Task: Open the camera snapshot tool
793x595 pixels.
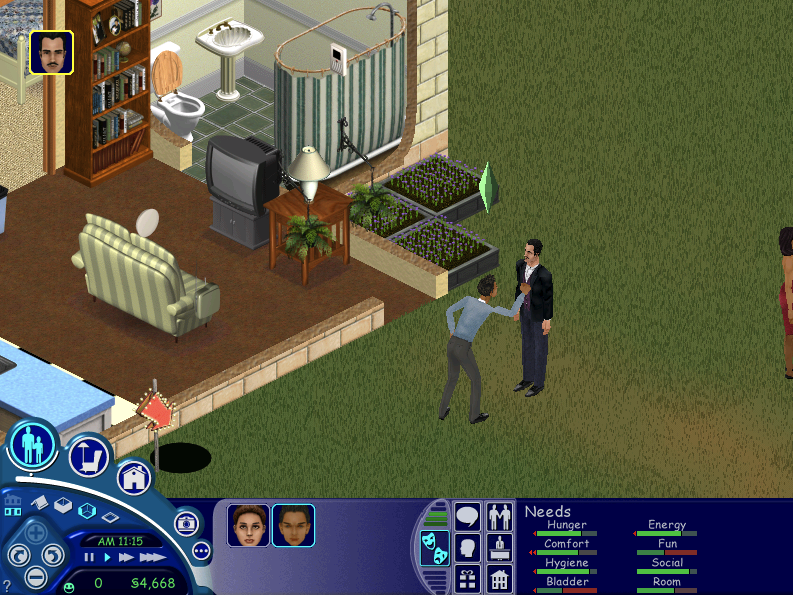Action: click(x=185, y=523)
